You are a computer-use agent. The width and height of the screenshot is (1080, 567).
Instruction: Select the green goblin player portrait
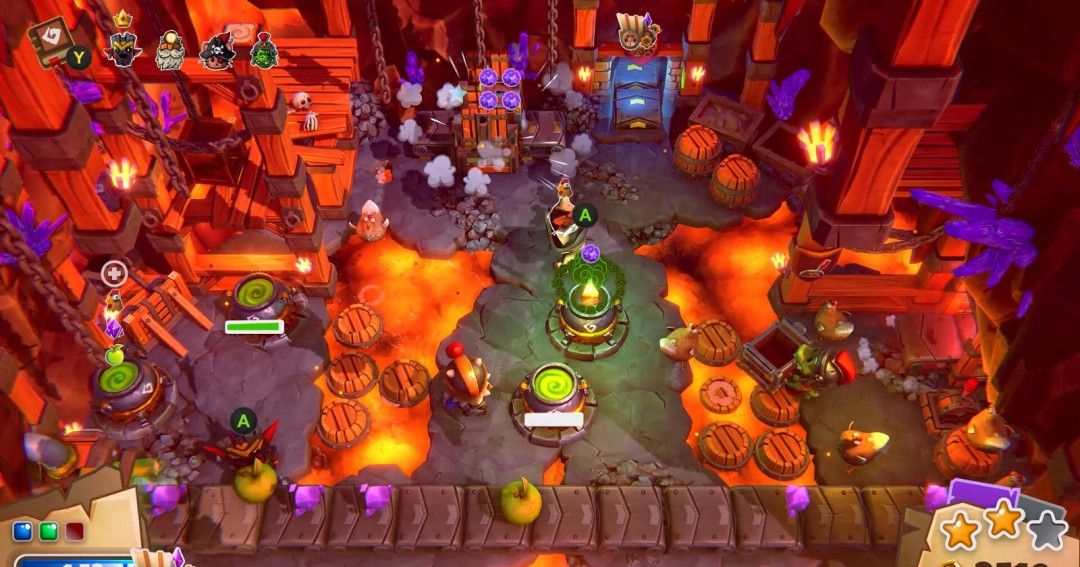pyautogui.click(x=264, y=48)
